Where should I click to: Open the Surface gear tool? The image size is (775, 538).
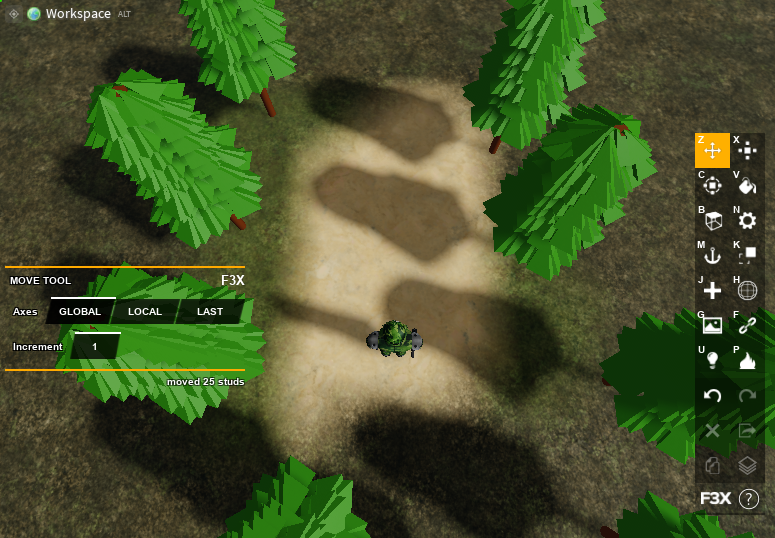tap(747, 221)
